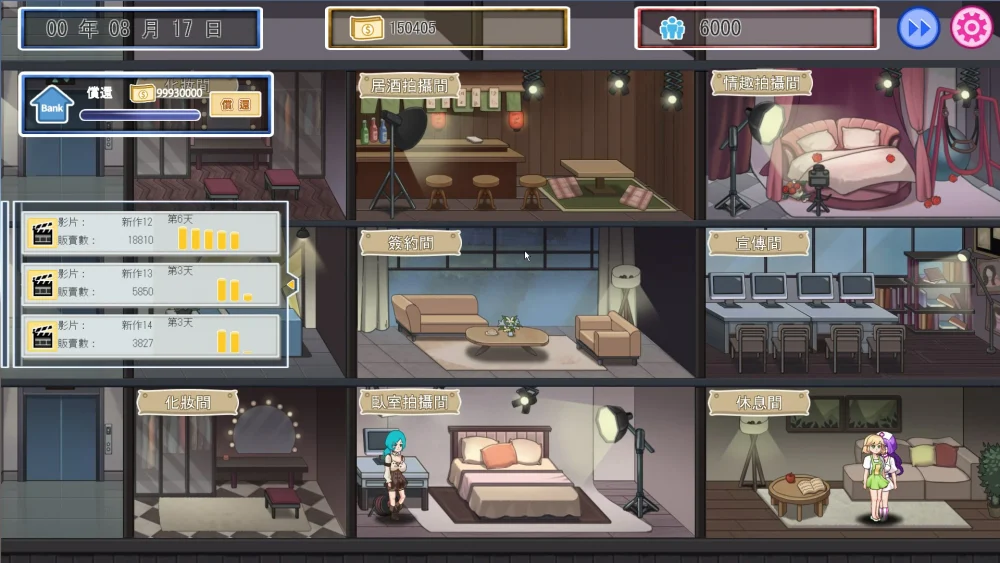Open the Bank house icon
The image size is (1000, 563).
point(51,103)
